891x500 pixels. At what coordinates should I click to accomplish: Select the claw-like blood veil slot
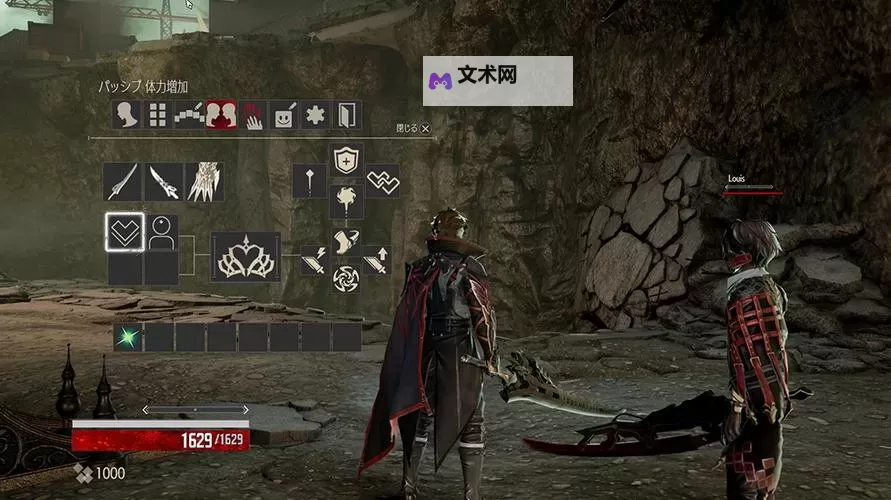pos(204,182)
